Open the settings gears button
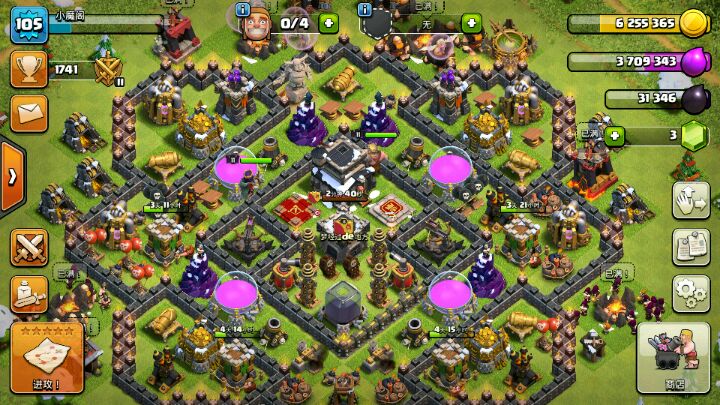This screenshot has height=405, width=720. click(690, 292)
